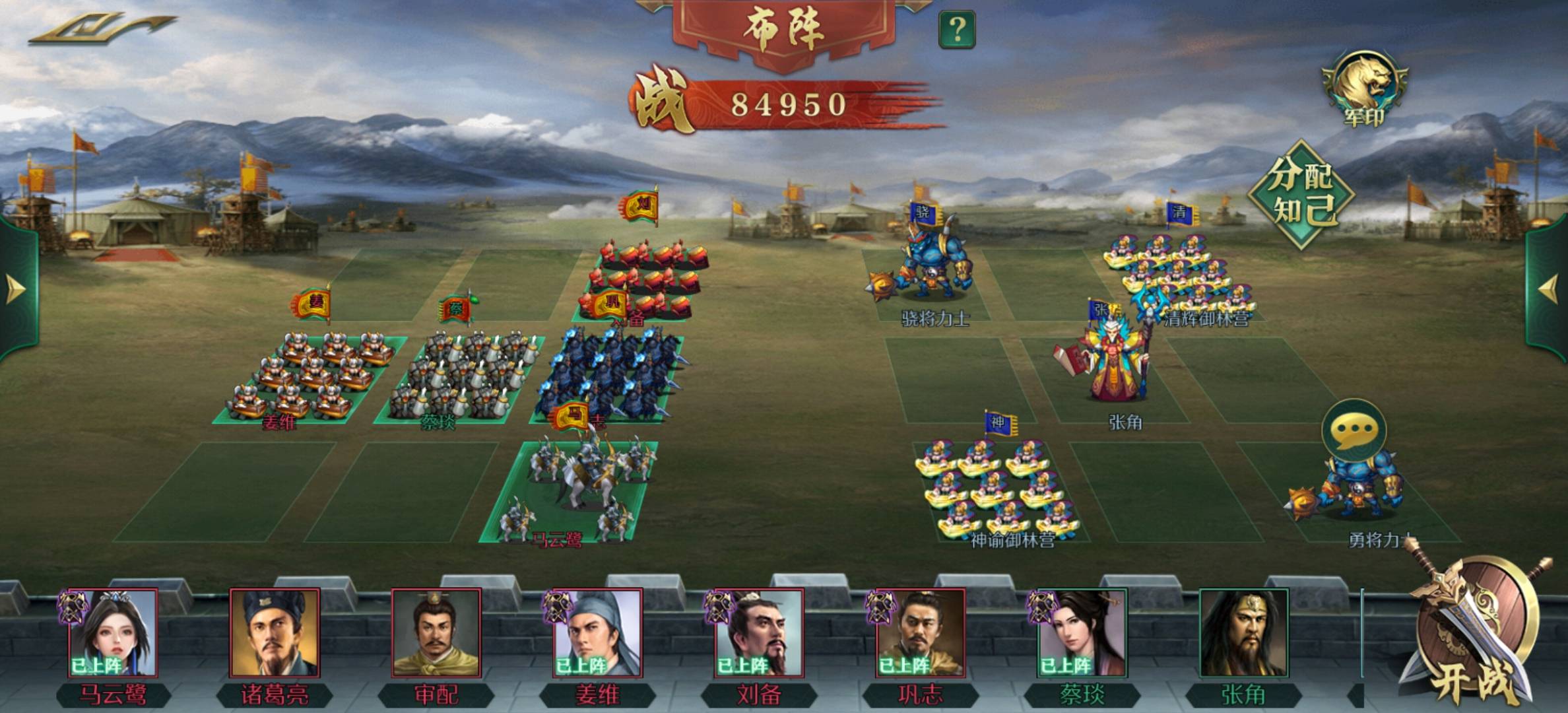1568x713 pixels.
Task: Pick hero portrait 刘备
Action: (x=759, y=632)
